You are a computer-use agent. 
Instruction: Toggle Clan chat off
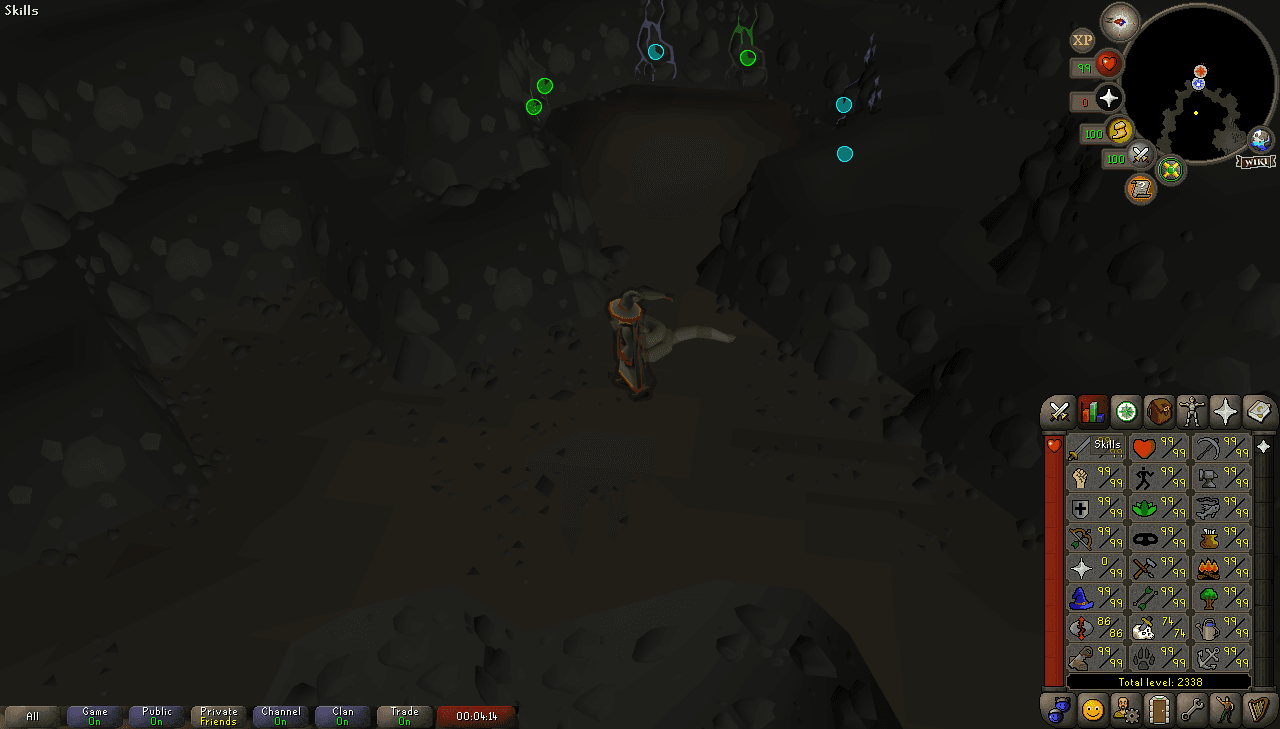pyautogui.click(x=342, y=715)
